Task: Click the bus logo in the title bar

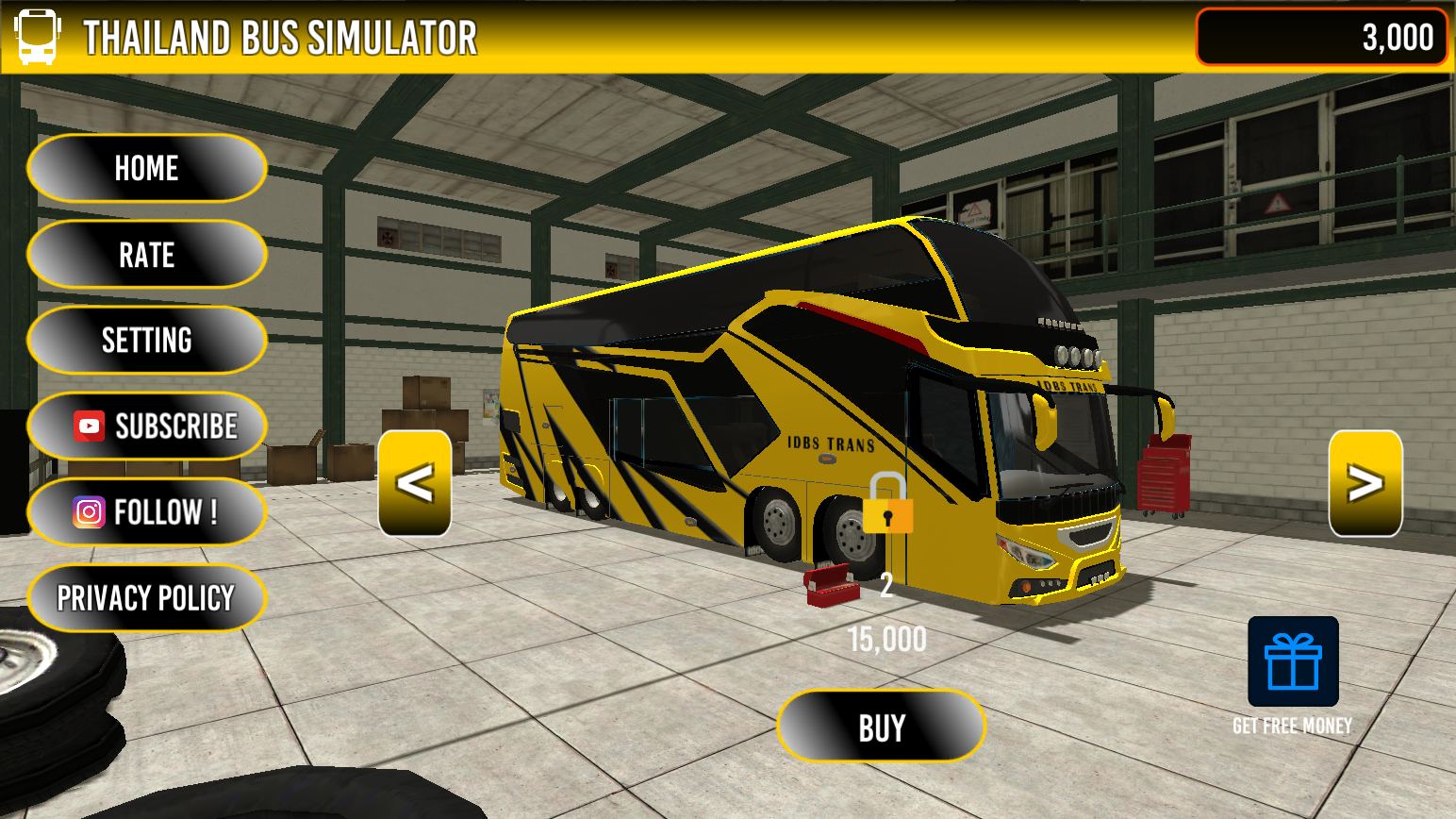Action: 37,36
